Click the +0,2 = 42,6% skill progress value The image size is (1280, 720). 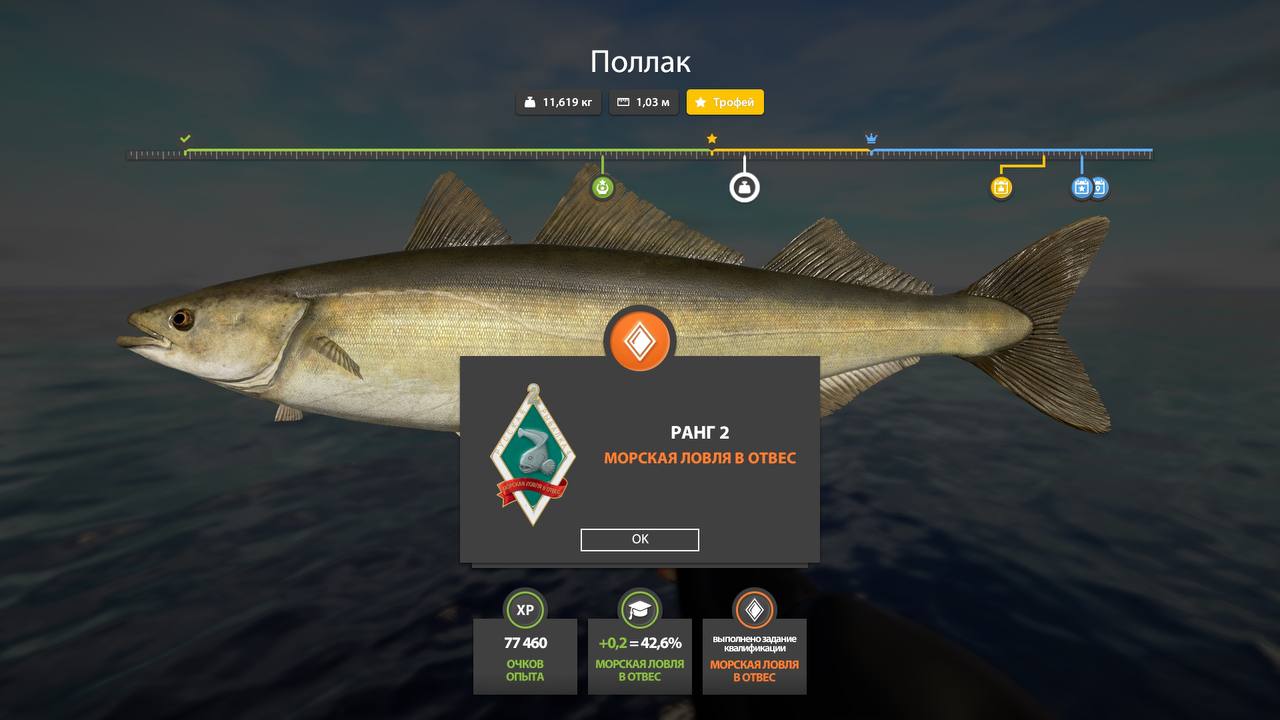pos(639,645)
